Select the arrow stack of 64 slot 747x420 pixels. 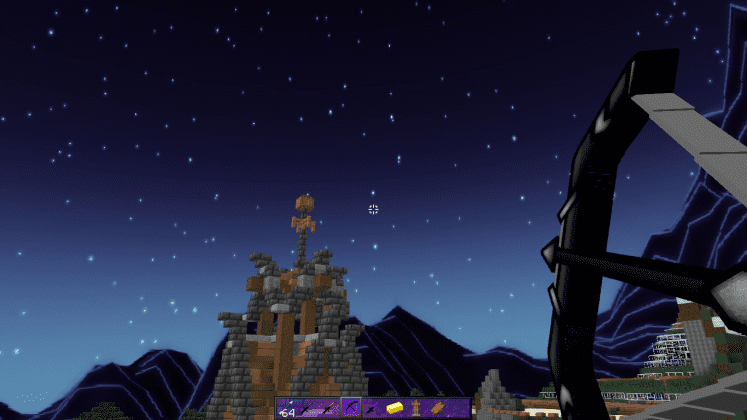tap(287, 408)
